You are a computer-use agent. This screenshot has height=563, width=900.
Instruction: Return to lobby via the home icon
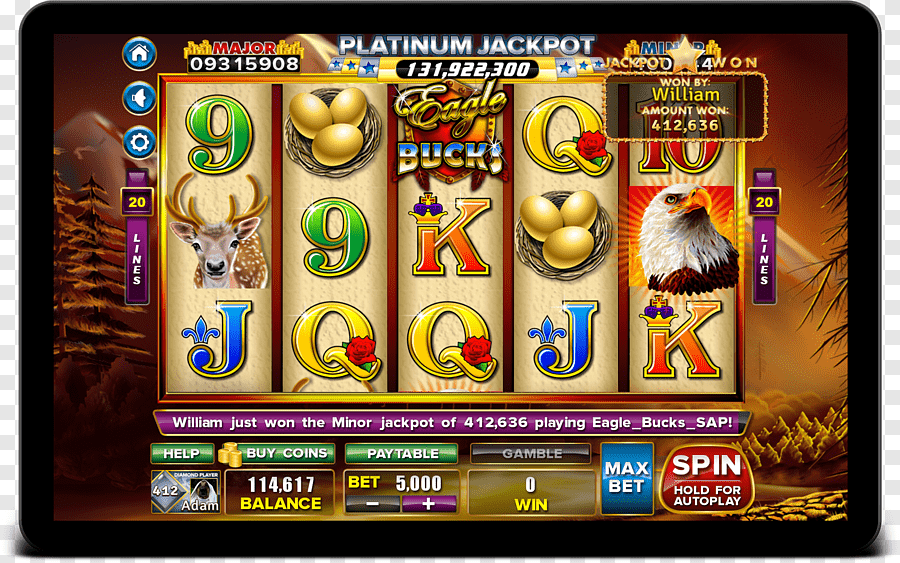pyautogui.click(x=139, y=53)
